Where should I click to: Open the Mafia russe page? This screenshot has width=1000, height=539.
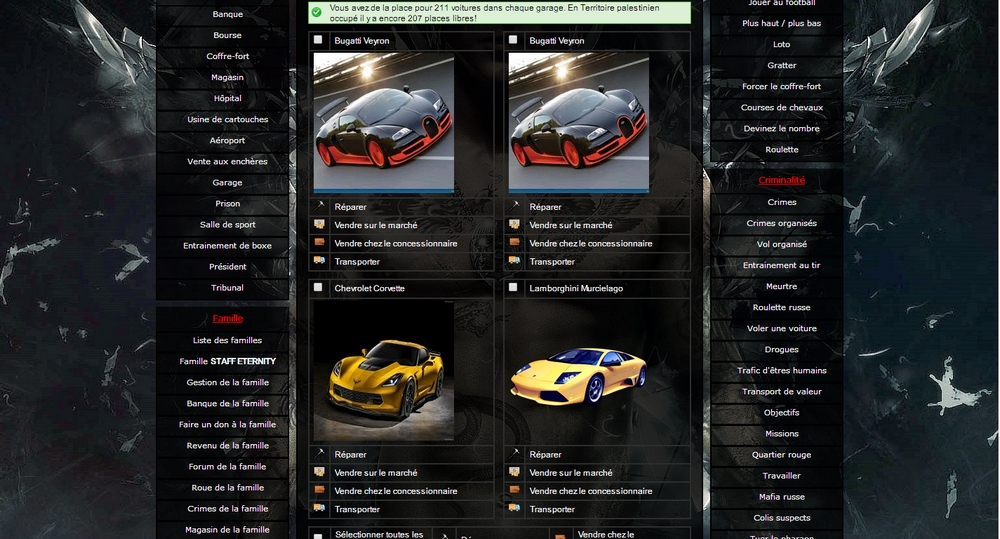pos(781,497)
